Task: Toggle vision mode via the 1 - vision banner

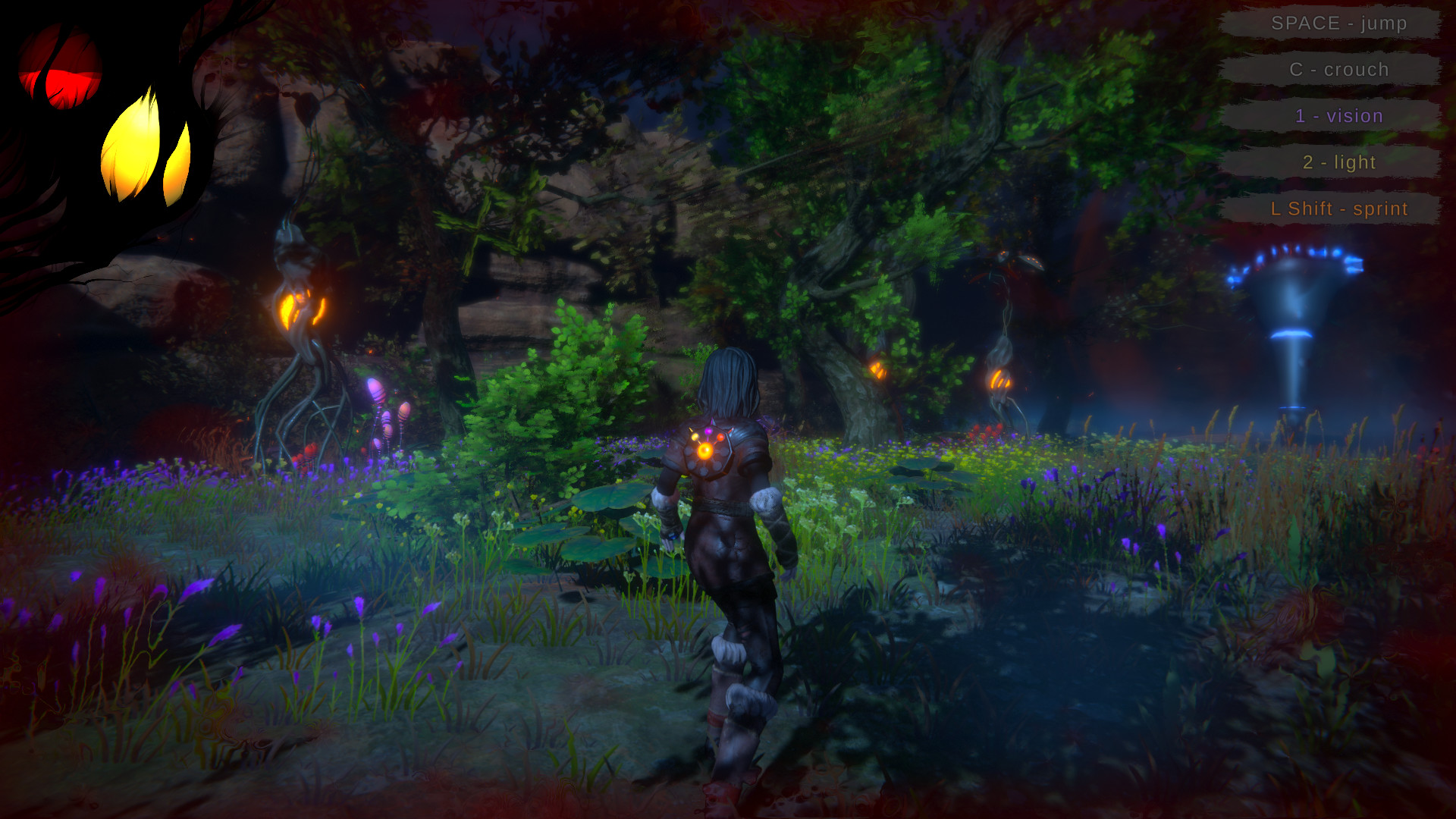Action: [1338, 115]
